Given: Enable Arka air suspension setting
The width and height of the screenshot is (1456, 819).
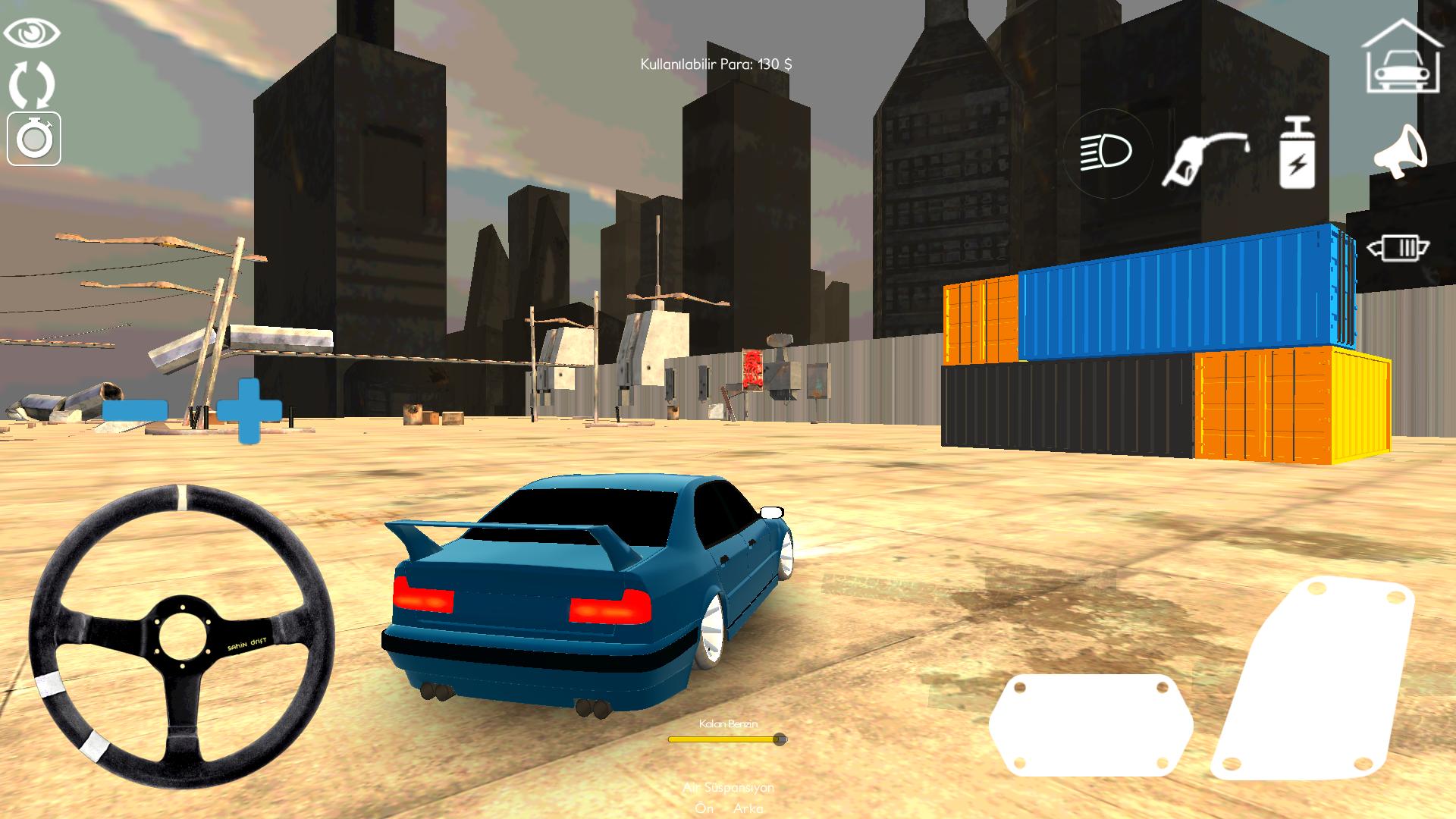Looking at the screenshot, I should (749, 808).
